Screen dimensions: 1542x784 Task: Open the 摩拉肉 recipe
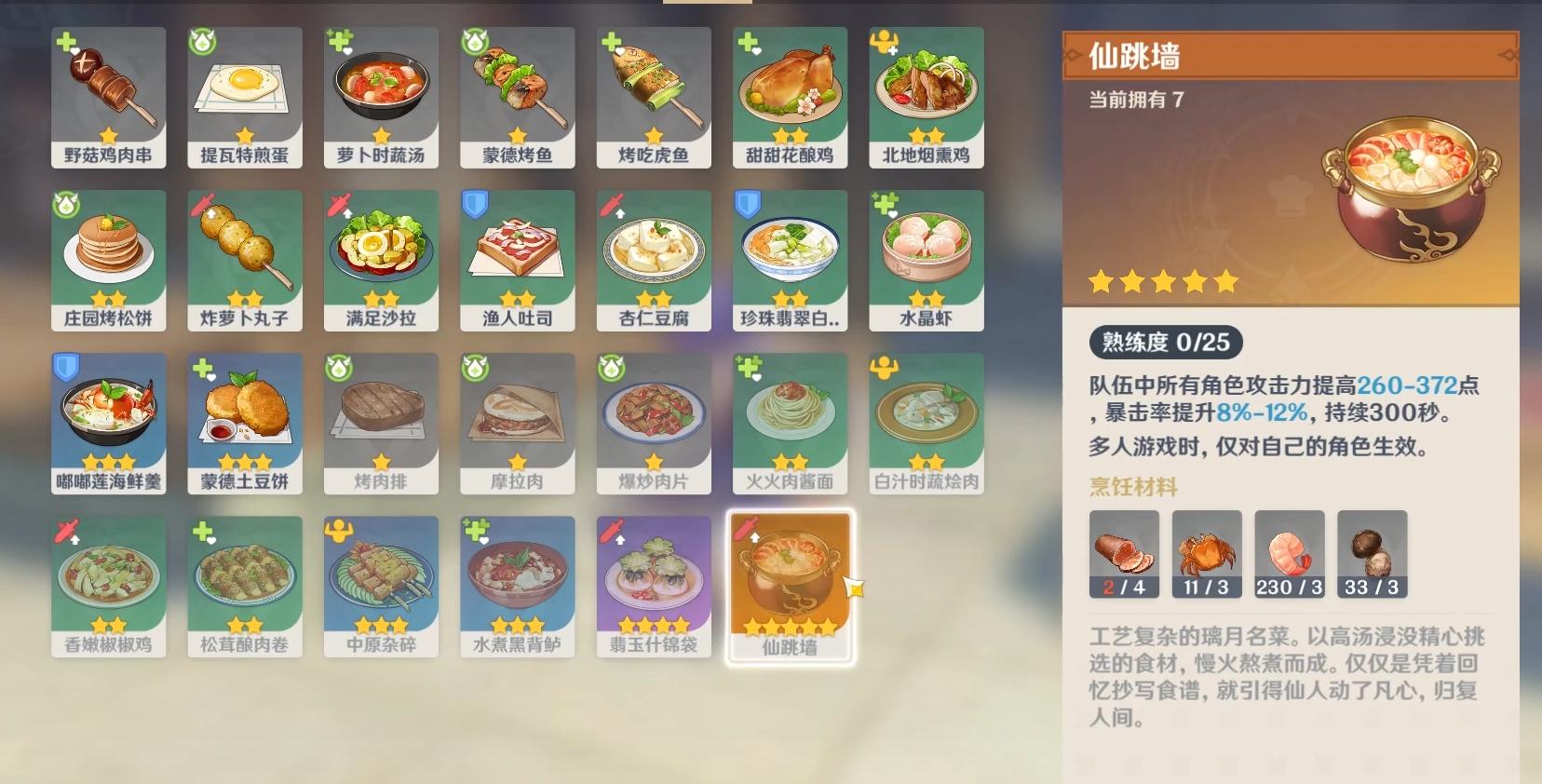coord(517,424)
